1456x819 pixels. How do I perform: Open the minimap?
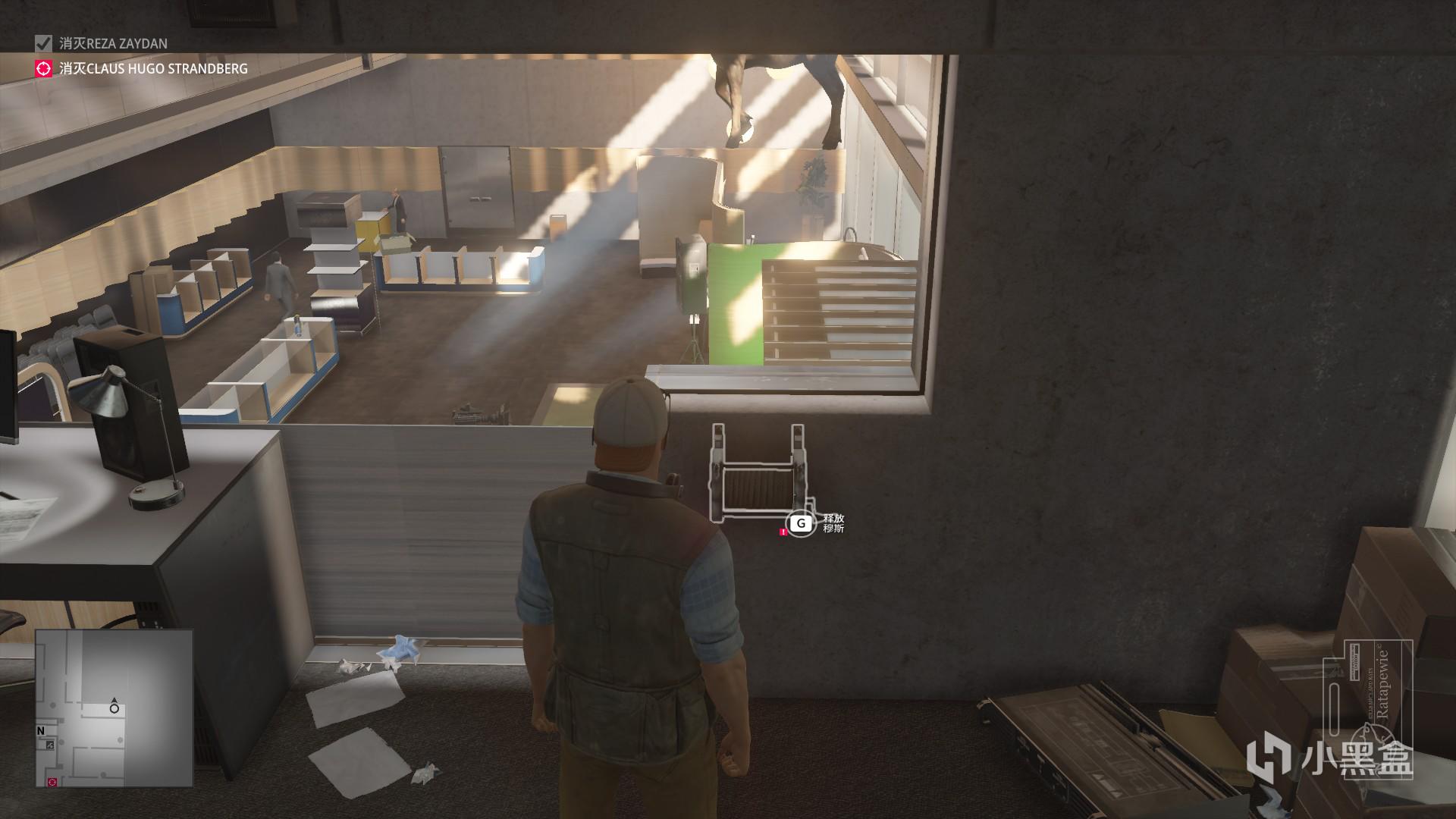(x=114, y=707)
